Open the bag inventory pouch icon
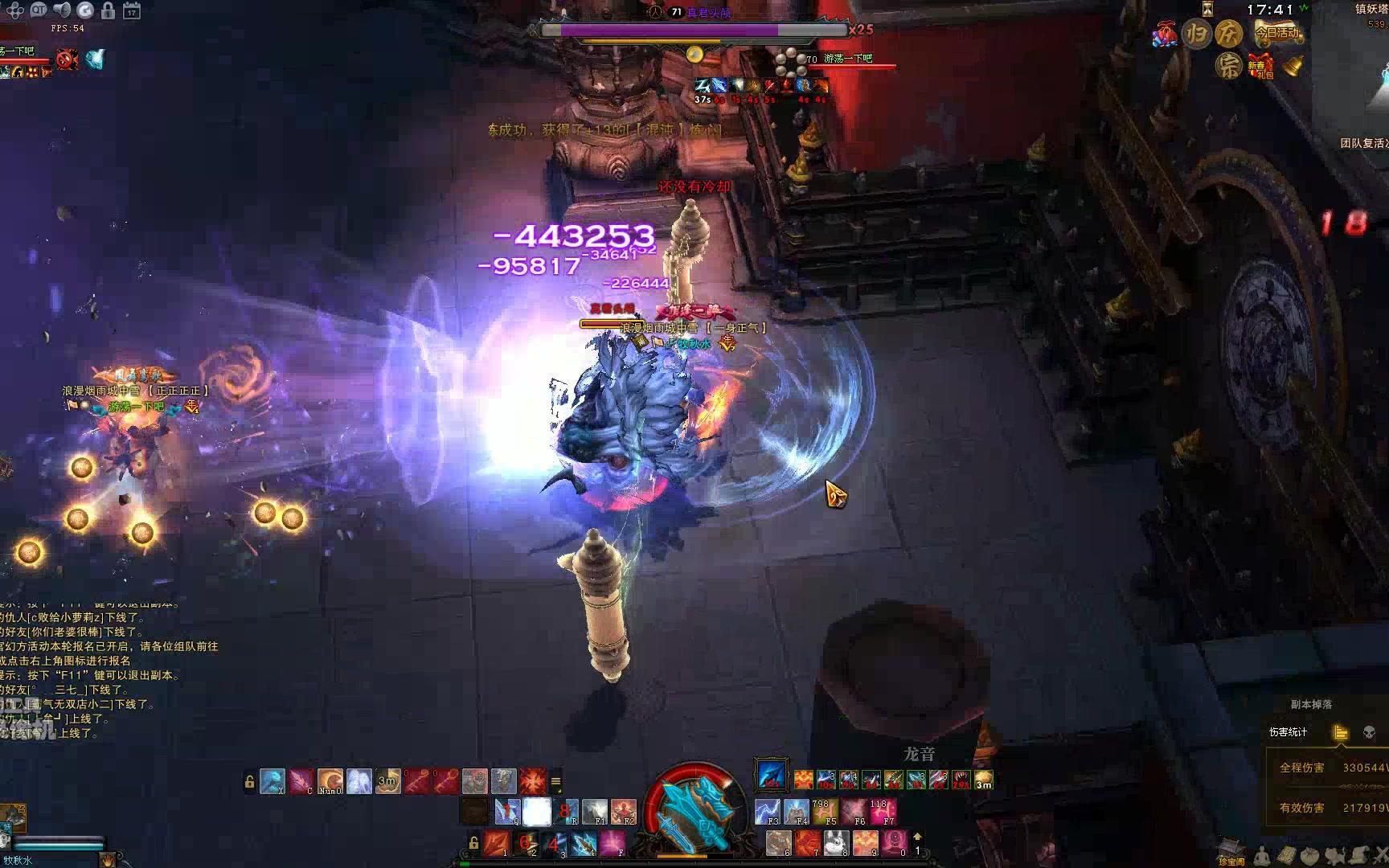The height and width of the screenshot is (868, 1389). click(1310, 855)
